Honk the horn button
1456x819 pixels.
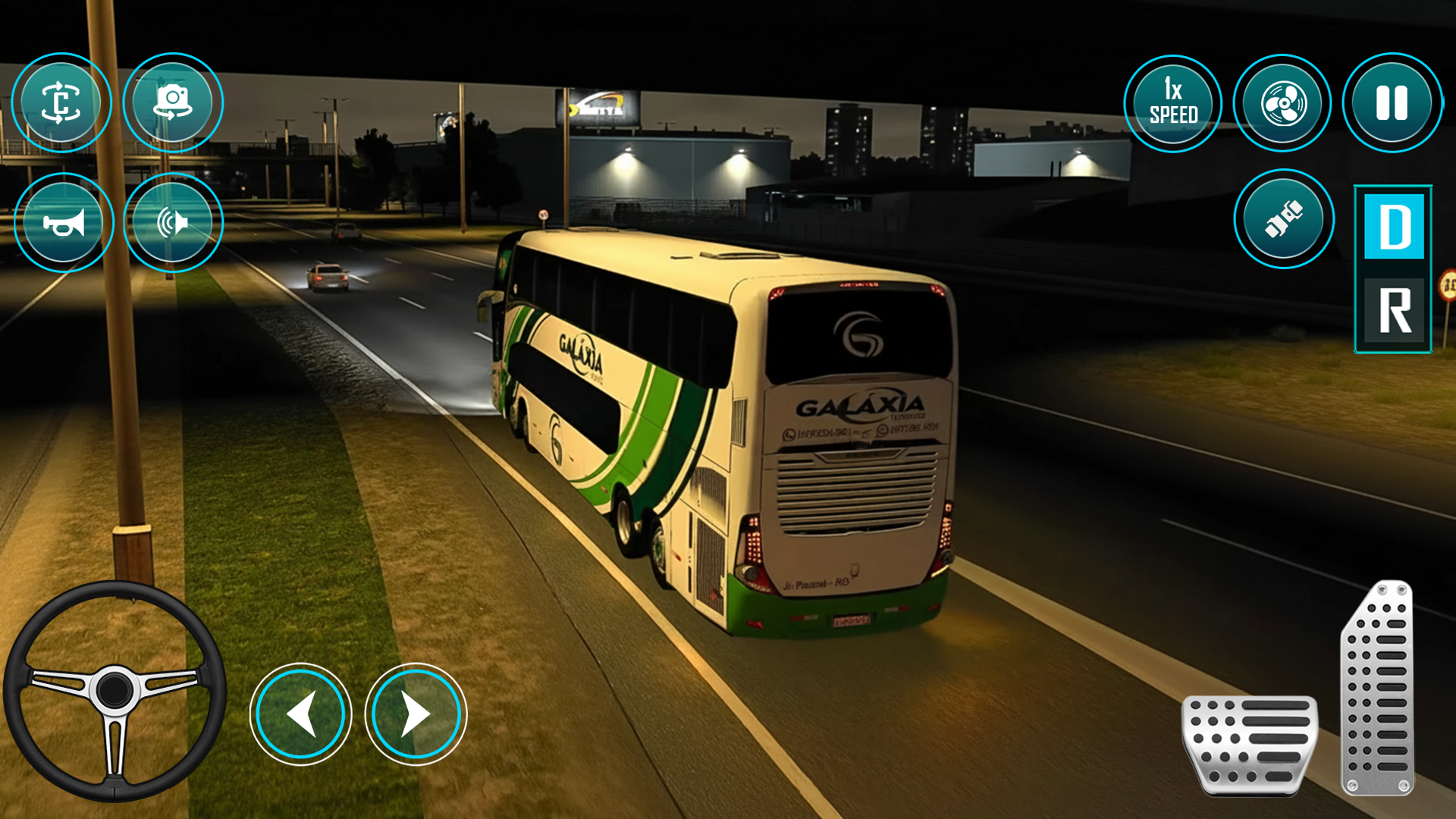(64, 223)
